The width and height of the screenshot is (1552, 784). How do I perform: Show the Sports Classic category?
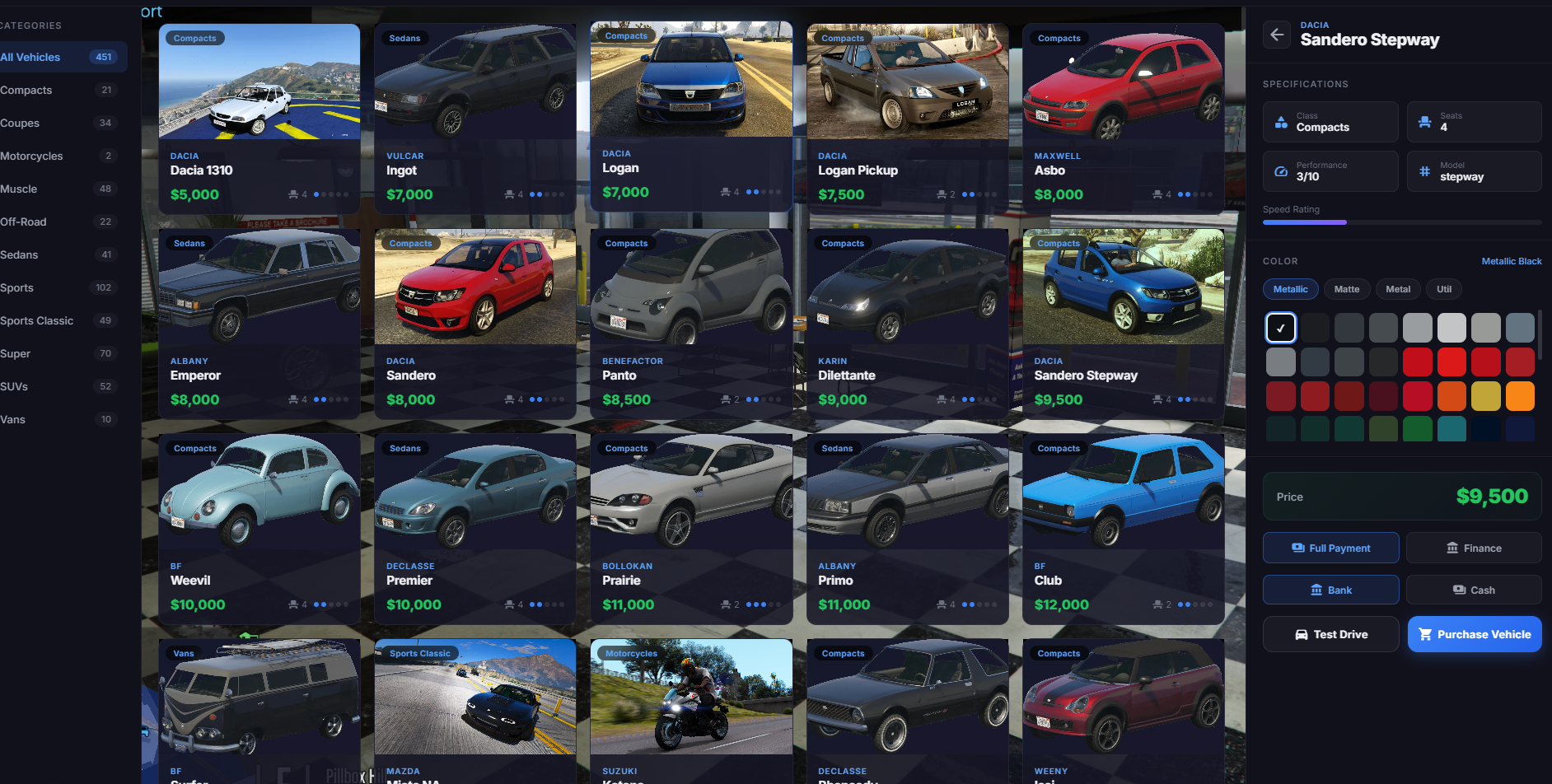pos(37,320)
